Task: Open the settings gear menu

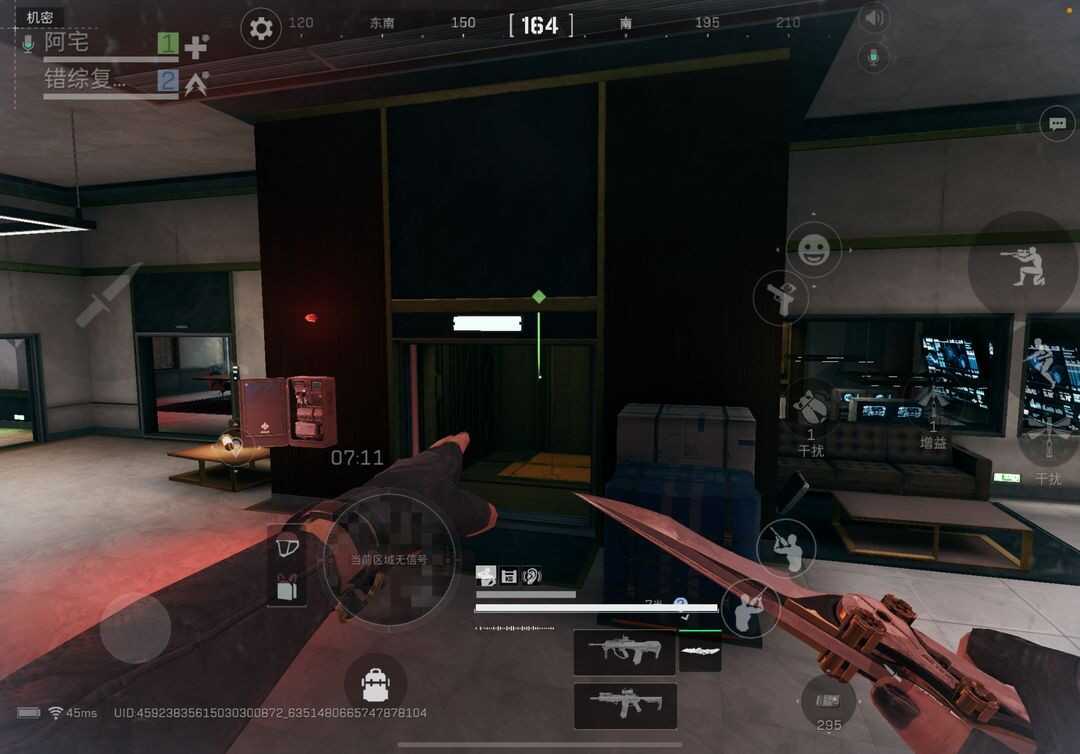Action: pyautogui.click(x=261, y=28)
